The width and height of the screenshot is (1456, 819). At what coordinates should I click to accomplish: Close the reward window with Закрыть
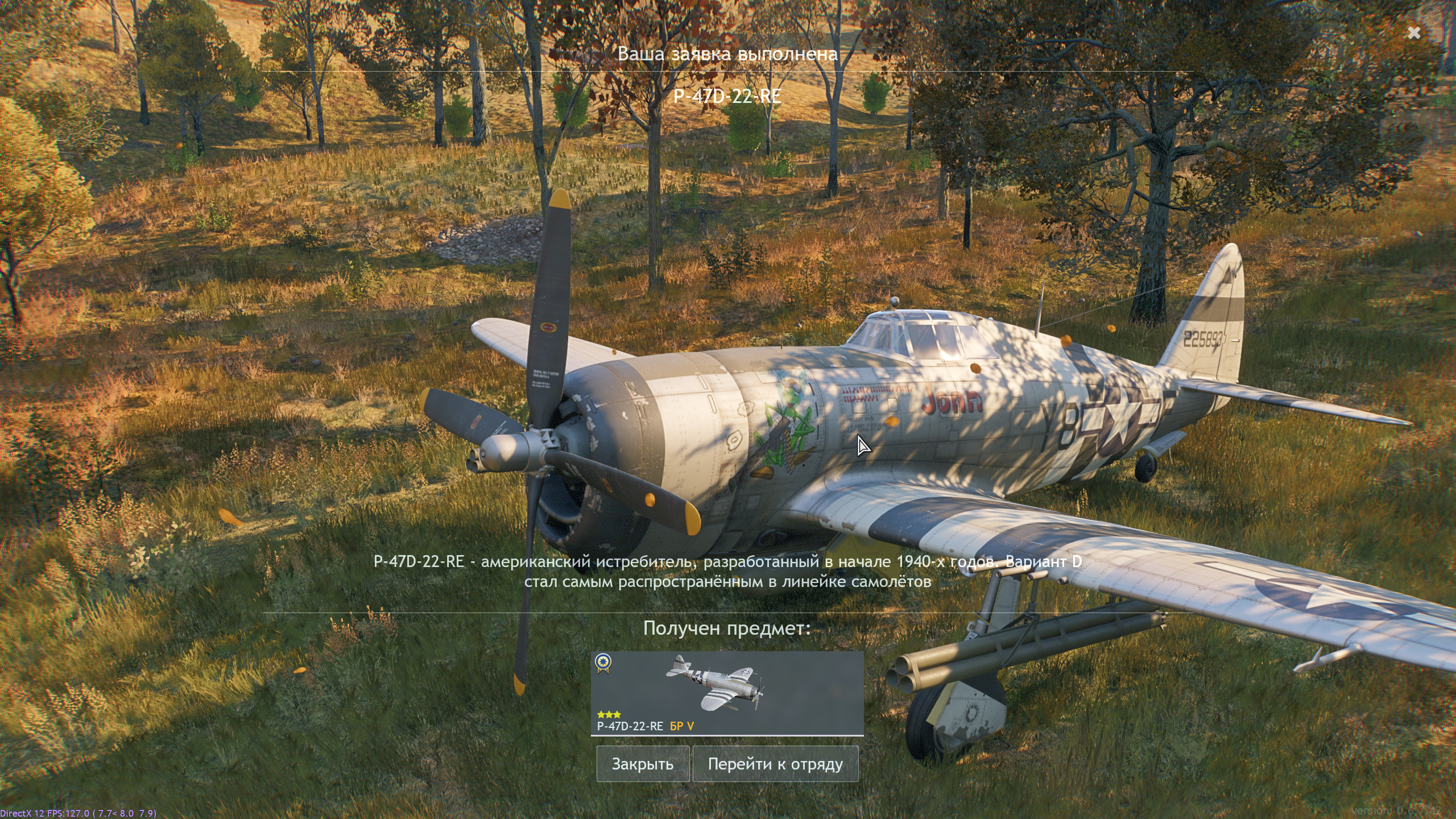pyautogui.click(x=643, y=764)
